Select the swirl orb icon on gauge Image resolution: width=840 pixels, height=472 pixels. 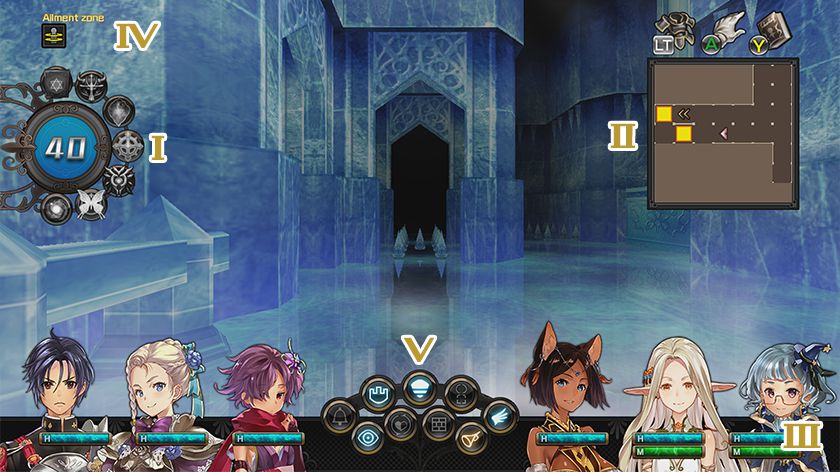(55, 207)
